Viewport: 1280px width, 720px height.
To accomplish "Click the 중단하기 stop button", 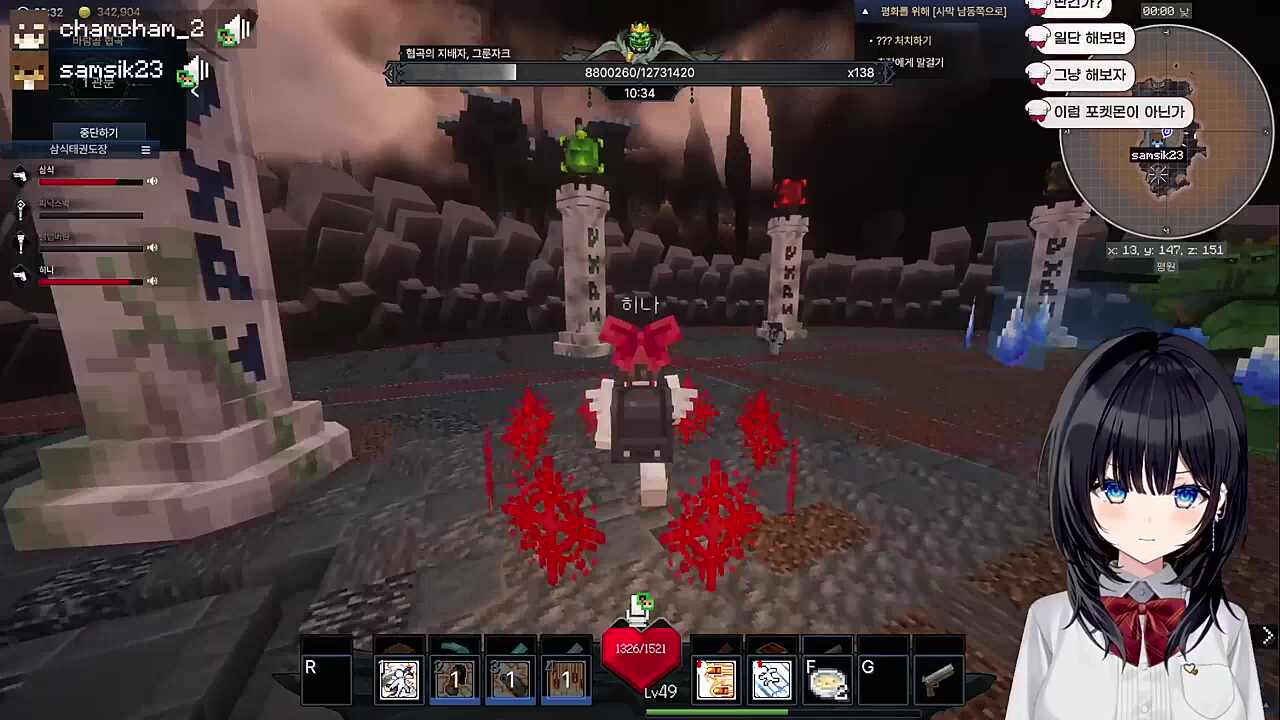I will (99, 132).
